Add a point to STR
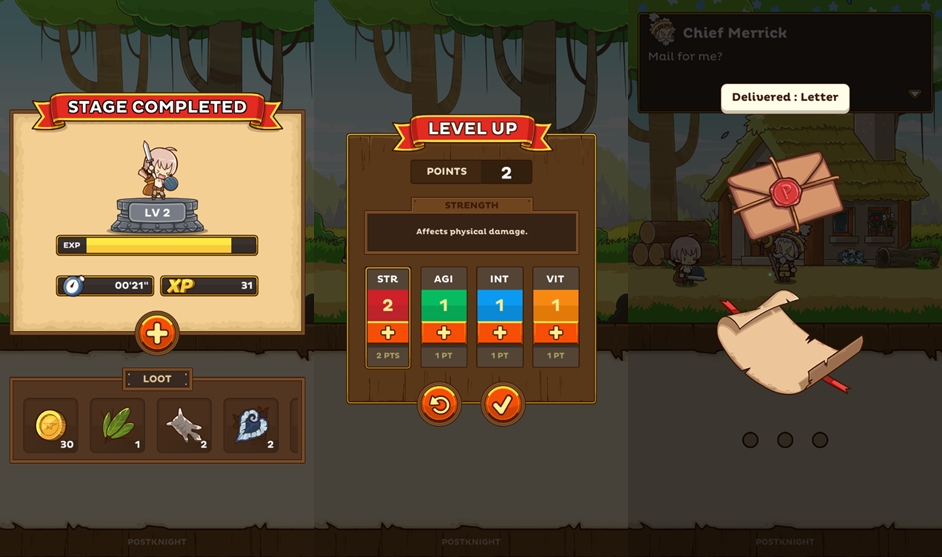Viewport: 942px width, 557px height. [x=388, y=333]
